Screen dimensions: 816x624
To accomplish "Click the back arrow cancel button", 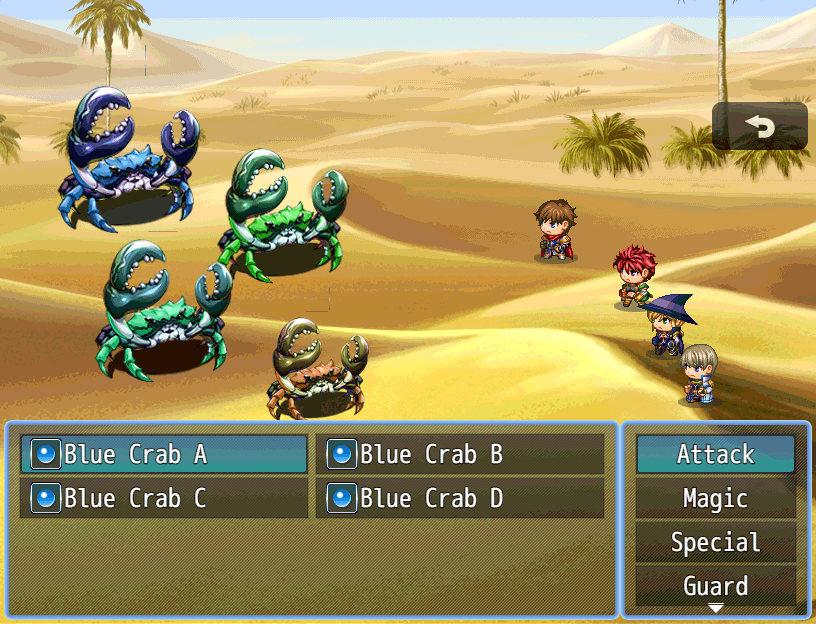I will coord(760,126).
